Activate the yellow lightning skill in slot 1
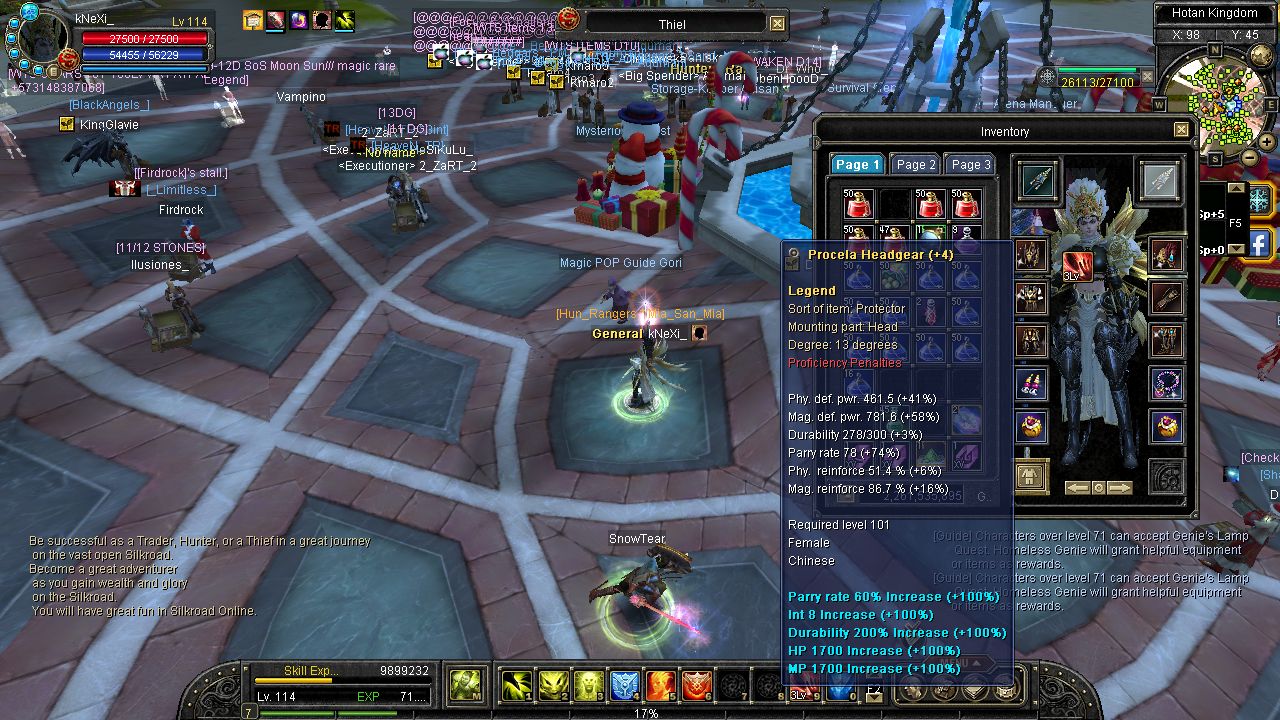 (x=517, y=685)
